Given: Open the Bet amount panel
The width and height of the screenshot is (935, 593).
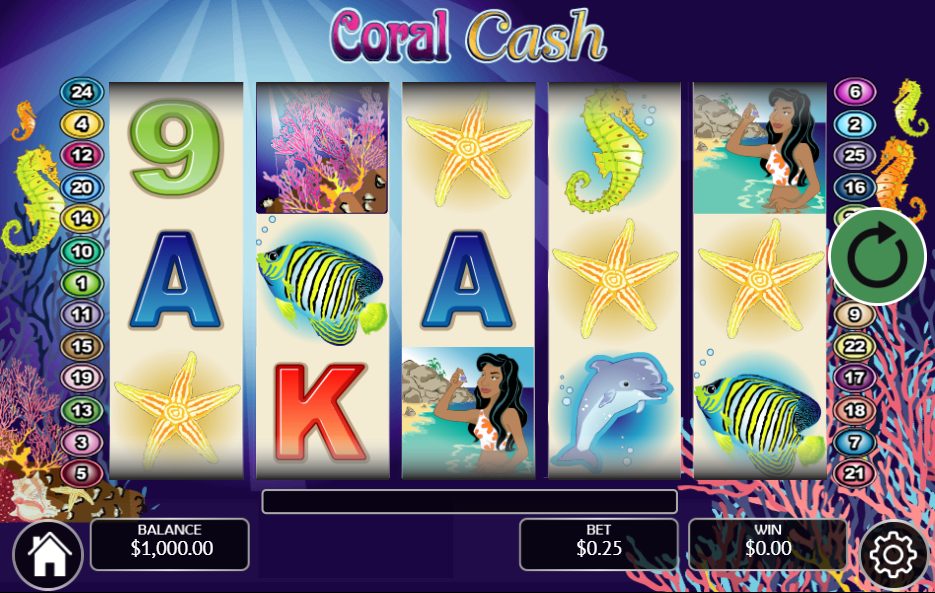Looking at the screenshot, I should pos(598,544).
